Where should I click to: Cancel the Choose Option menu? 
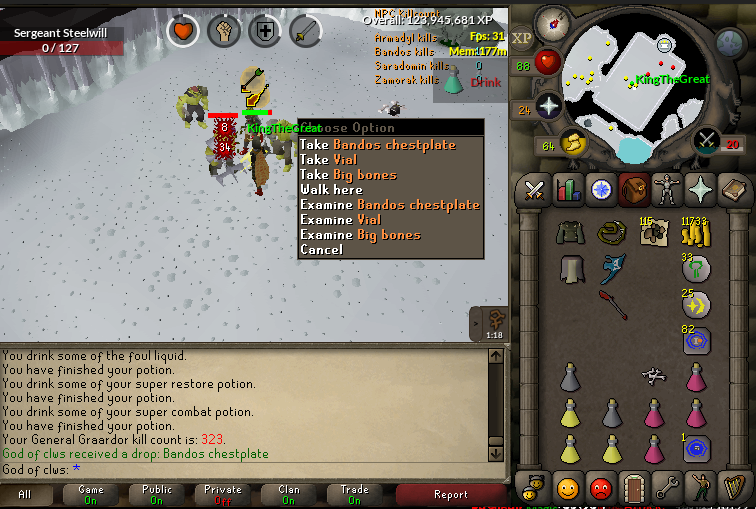[x=321, y=250]
